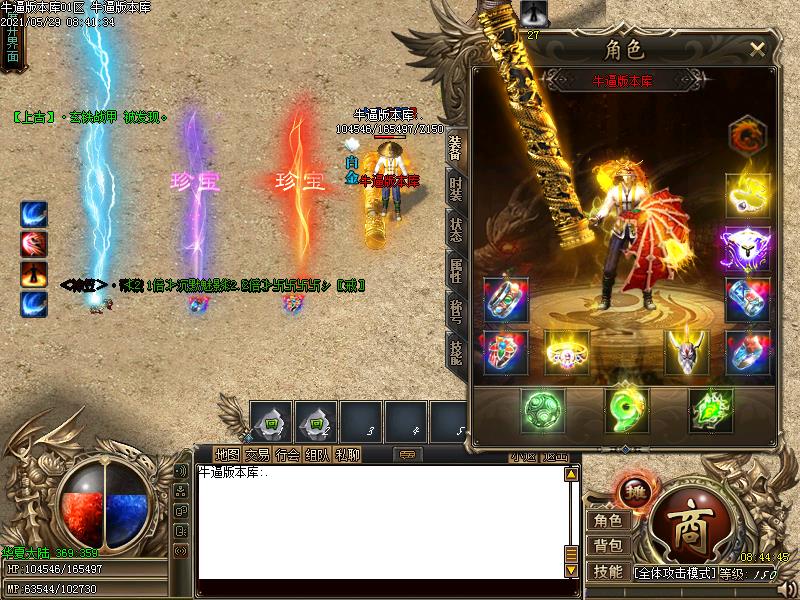Switch chat to the 行会 guild channel
Image resolution: width=800 pixels, height=600 pixels.
pyautogui.click(x=287, y=455)
